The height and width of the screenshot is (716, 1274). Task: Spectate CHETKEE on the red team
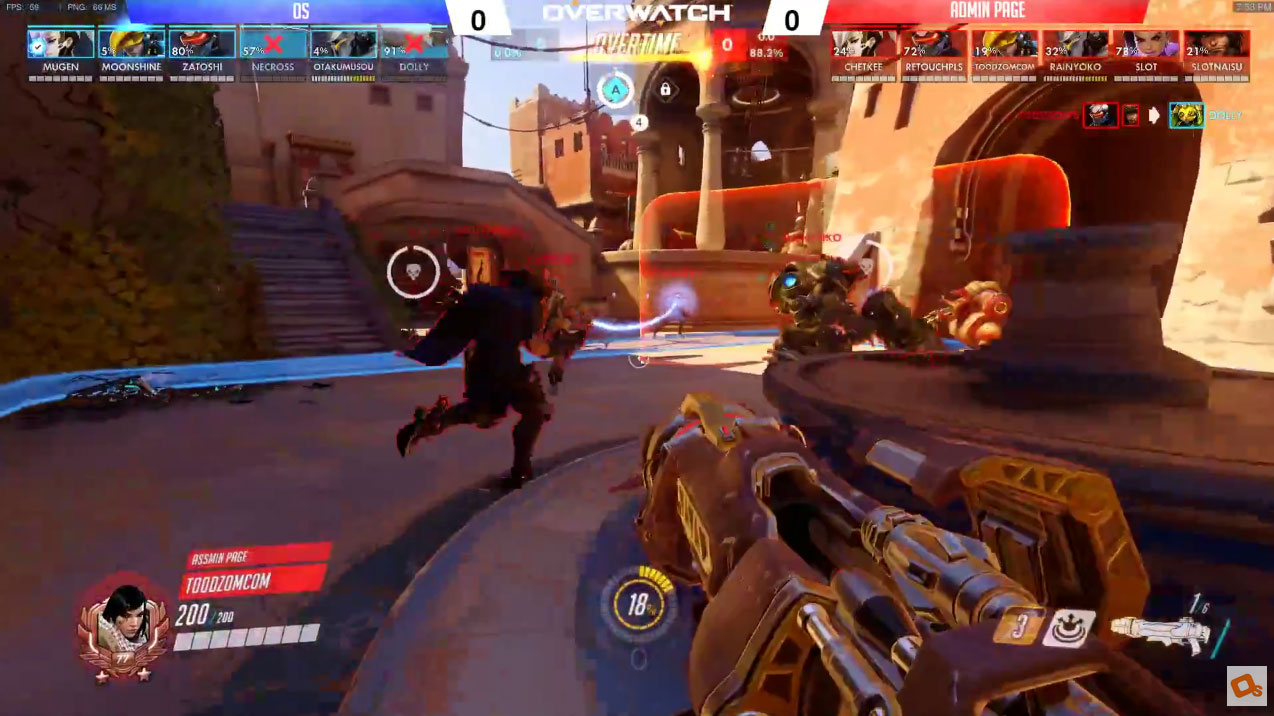pyautogui.click(x=863, y=44)
